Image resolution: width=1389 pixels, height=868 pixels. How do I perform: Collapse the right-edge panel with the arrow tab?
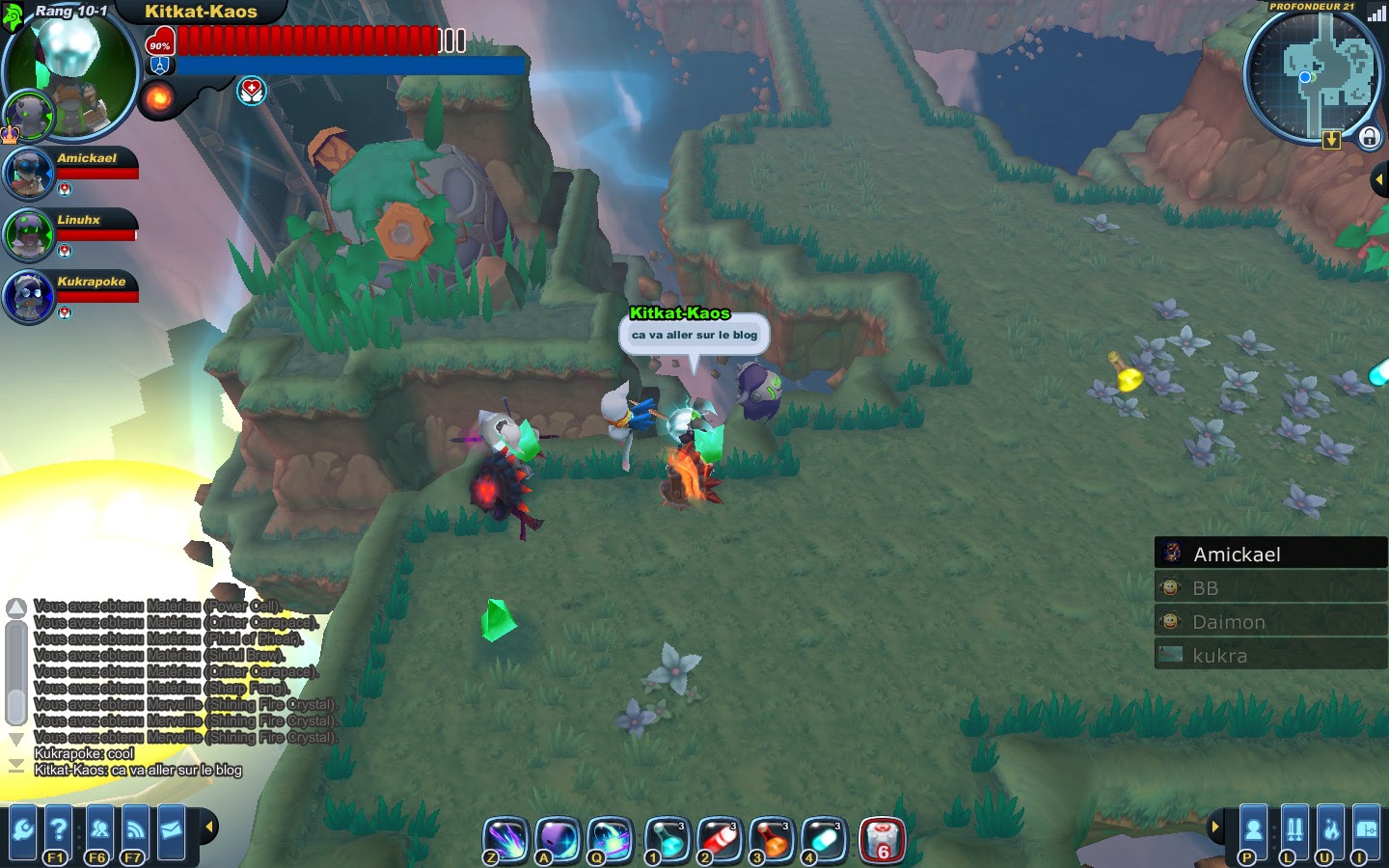(1380, 177)
